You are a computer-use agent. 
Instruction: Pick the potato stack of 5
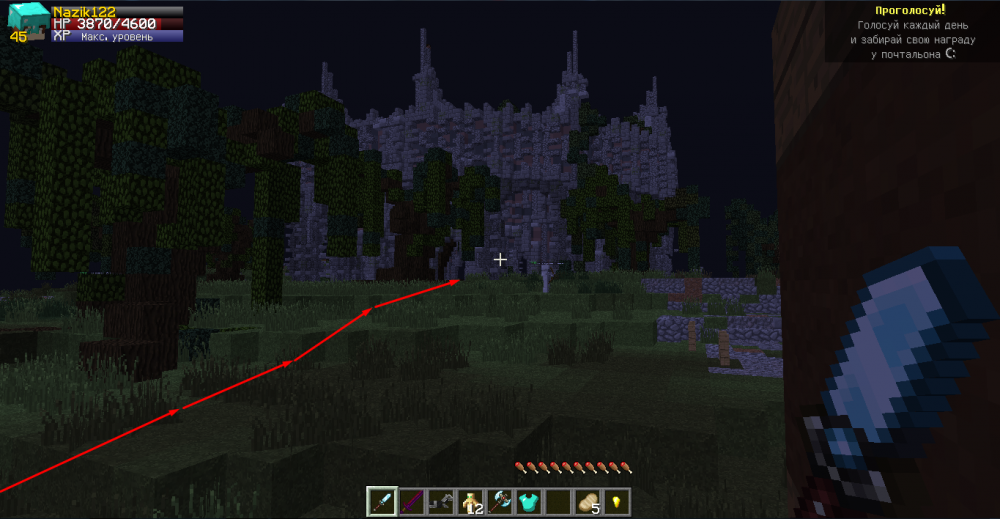tap(587, 501)
